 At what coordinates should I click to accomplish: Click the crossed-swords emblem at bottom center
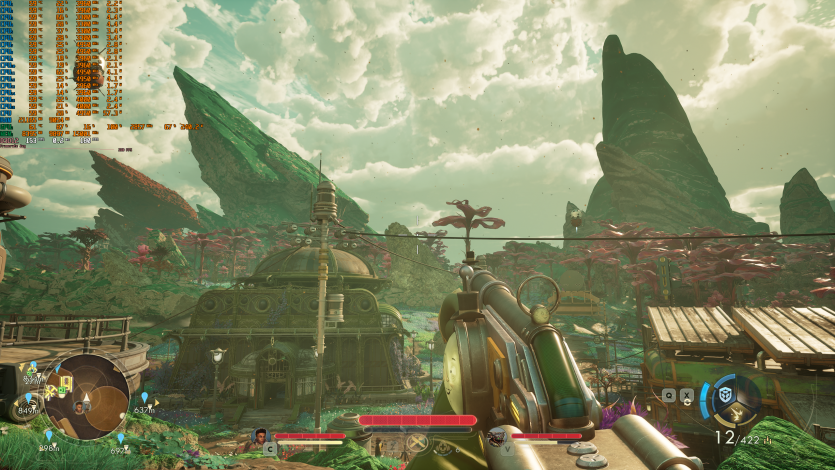pos(418,442)
